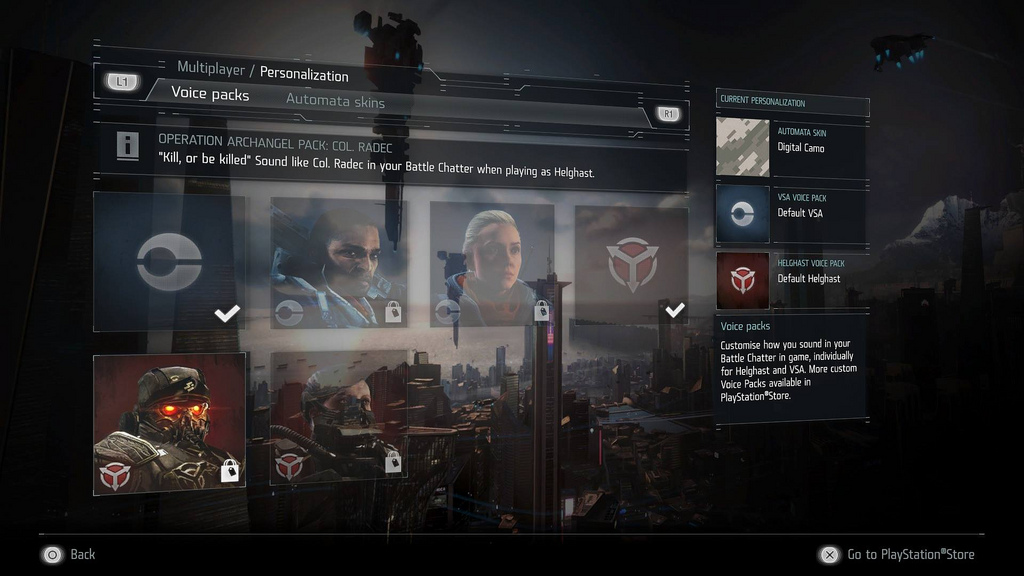The image size is (1024, 576).
Task: Open the Automata skins tab
Action: (335, 101)
